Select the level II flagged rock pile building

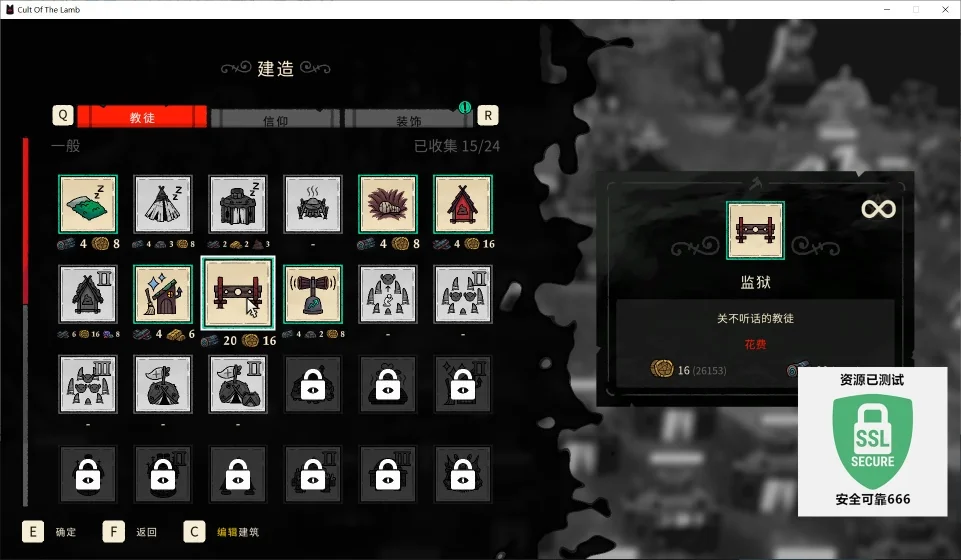point(238,384)
